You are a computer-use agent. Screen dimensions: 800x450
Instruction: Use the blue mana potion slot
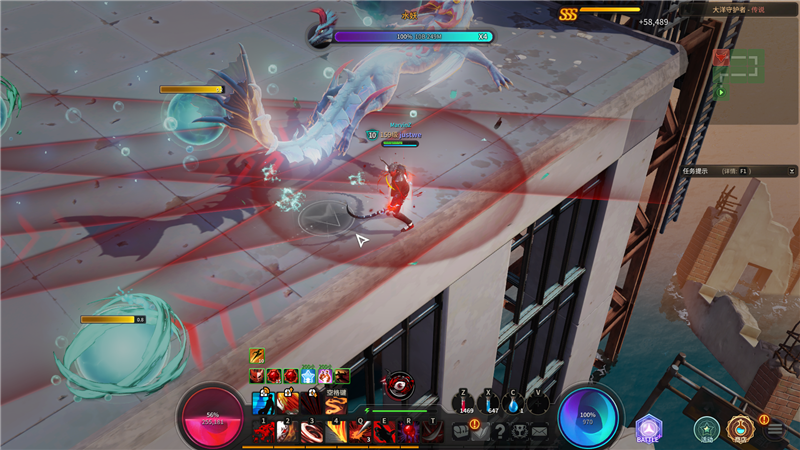click(x=489, y=402)
